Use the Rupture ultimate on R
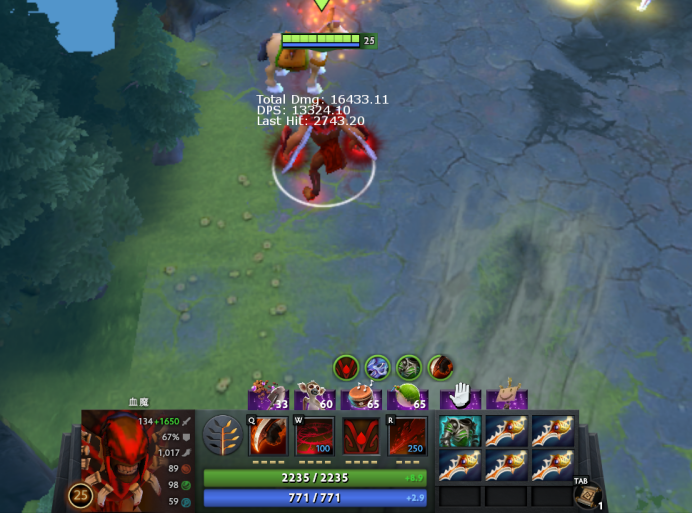Screen dimensions: 692x513 click(407, 436)
